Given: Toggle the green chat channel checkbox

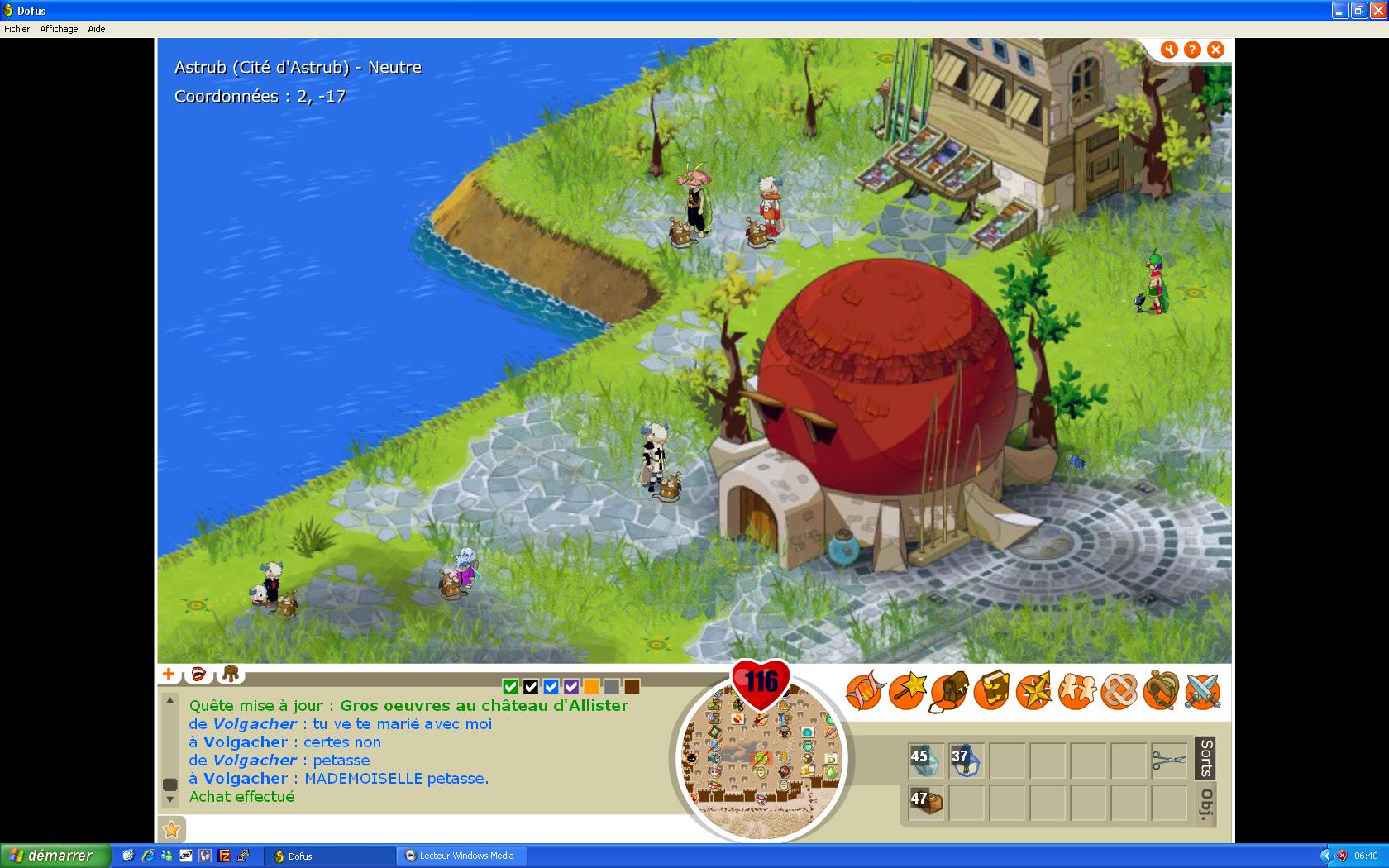Looking at the screenshot, I should (510, 686).
